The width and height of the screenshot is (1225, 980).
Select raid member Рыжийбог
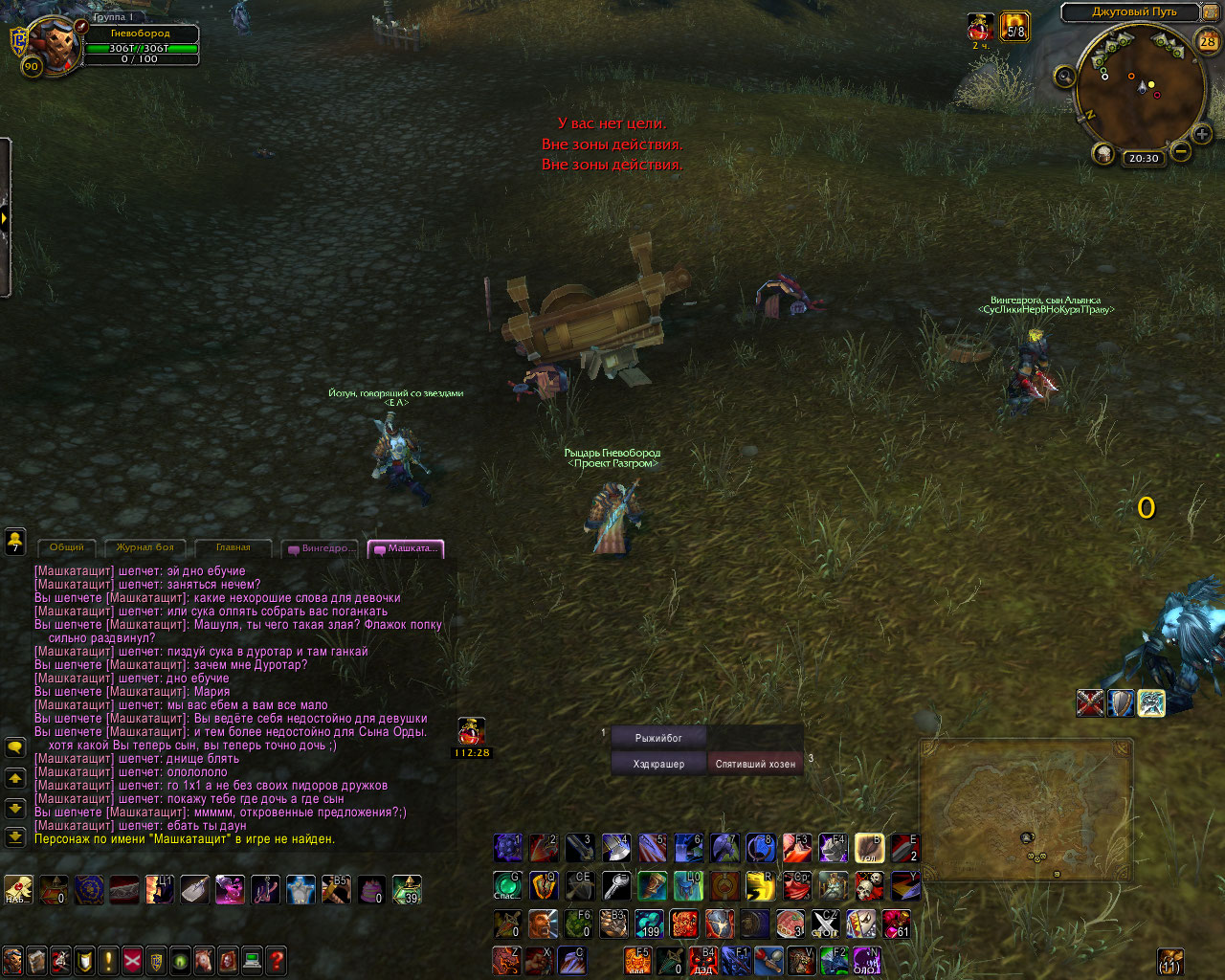click(658, 738)
